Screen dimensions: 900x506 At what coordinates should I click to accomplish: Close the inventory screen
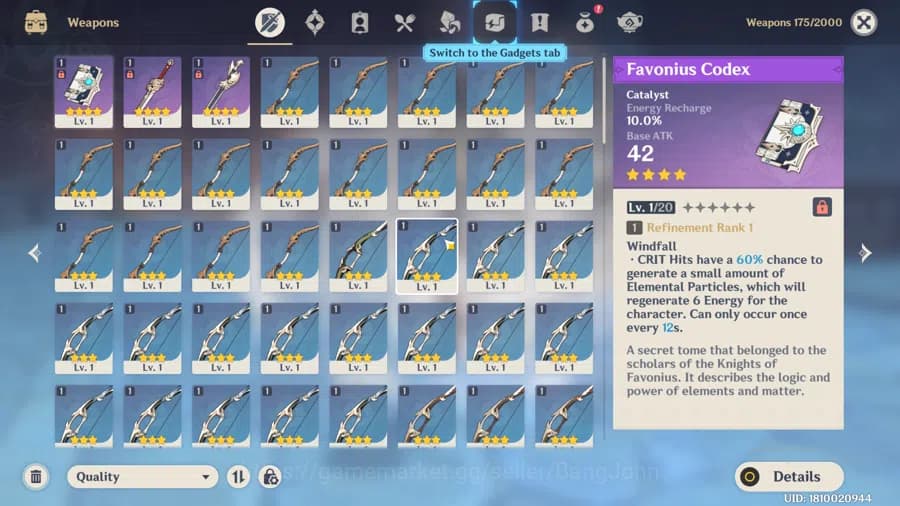click(863, 23)
